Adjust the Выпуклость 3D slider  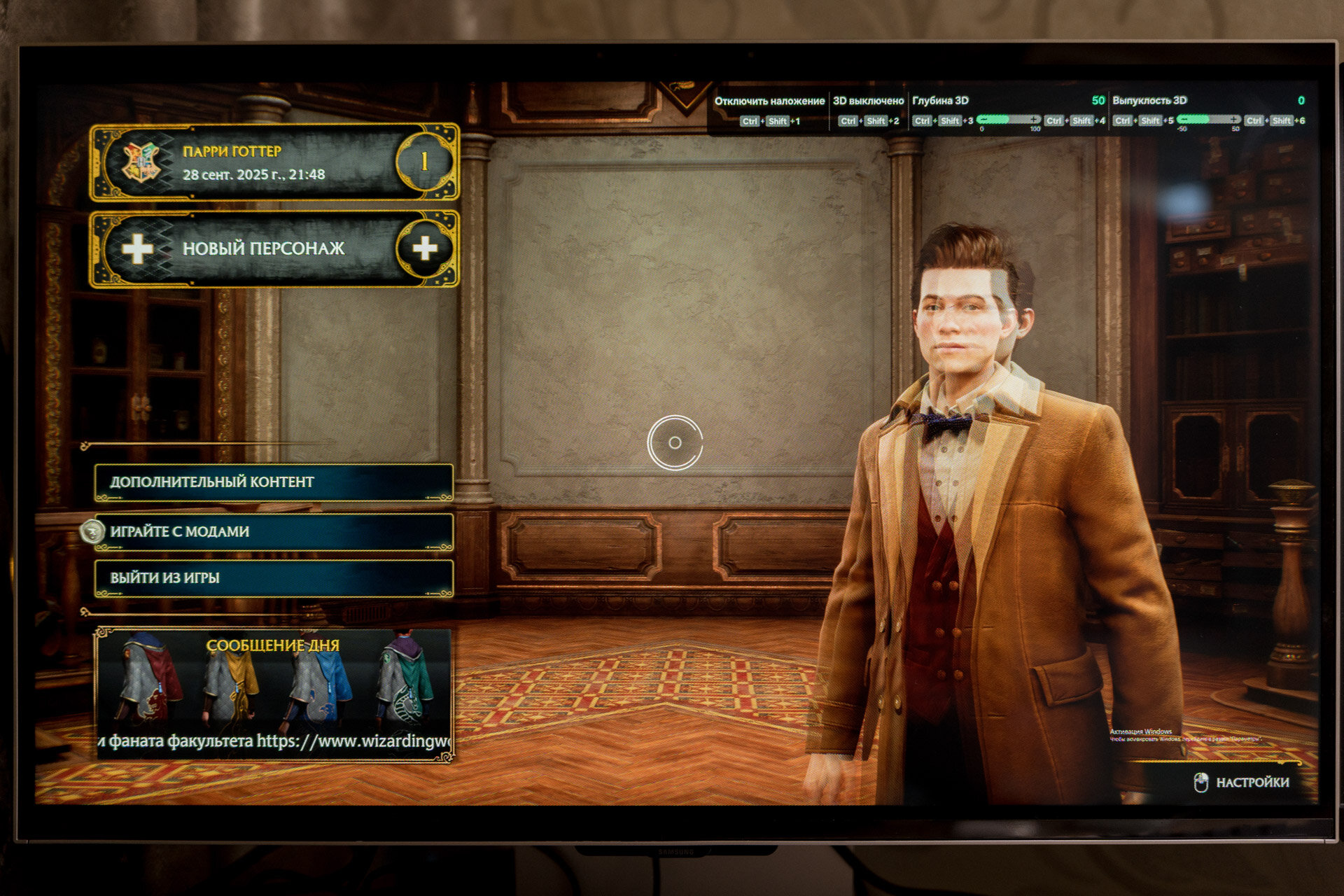pos(1208,120)
